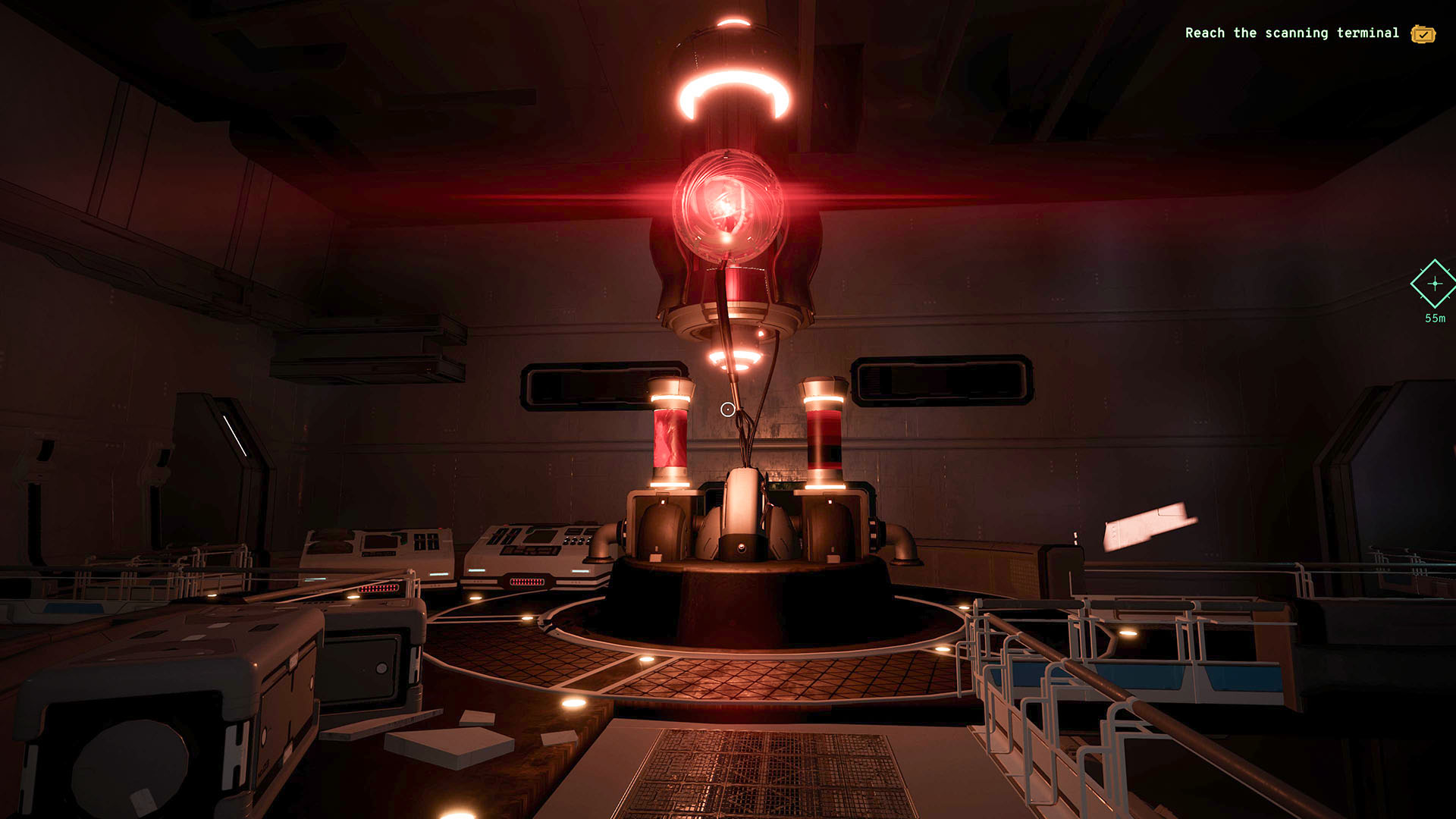Click the glowing red beacon sphere overhead
This screenshot has height=819, width=1456.
(727, 205)
